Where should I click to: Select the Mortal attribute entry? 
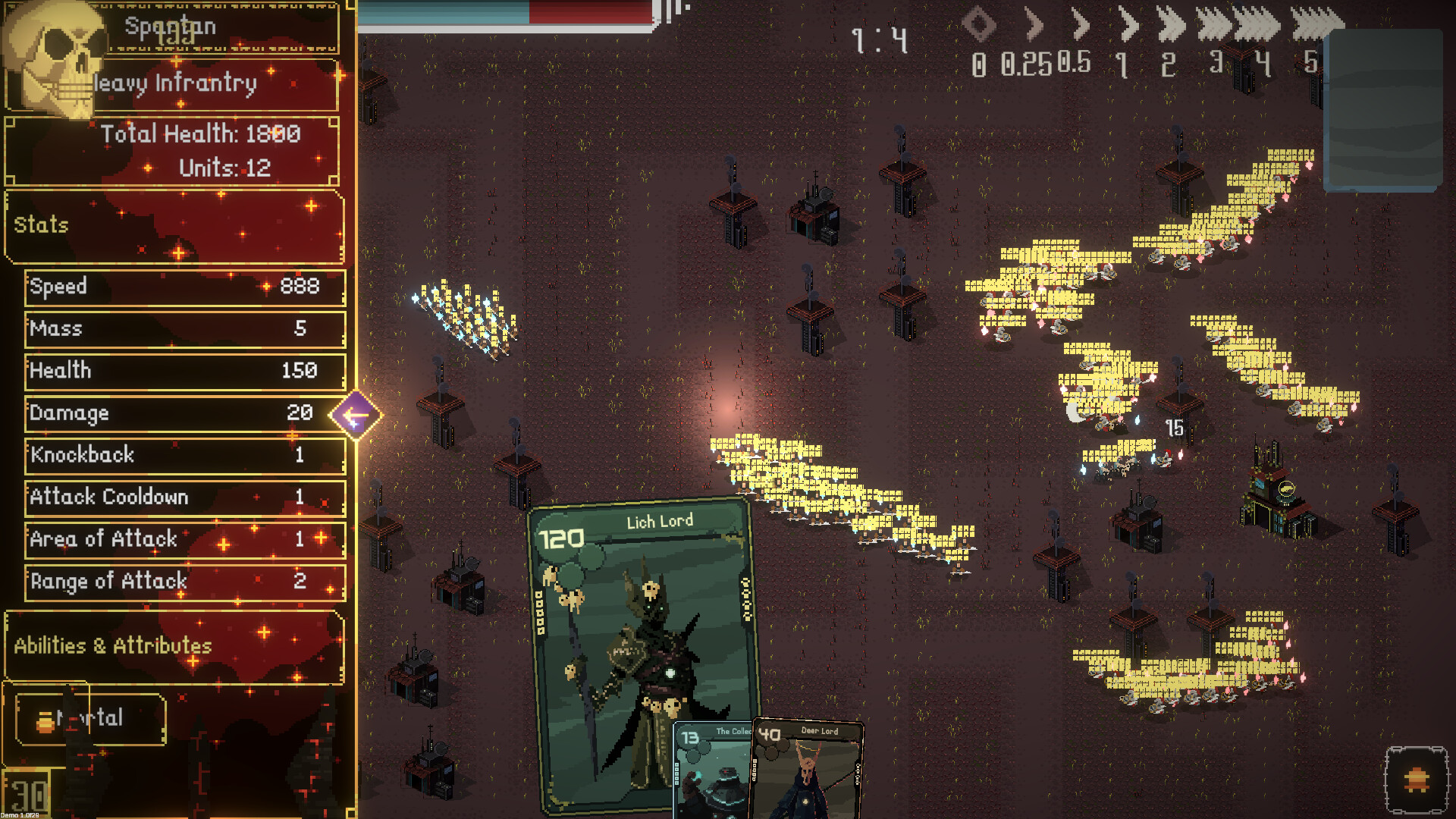tap(89, 718)
